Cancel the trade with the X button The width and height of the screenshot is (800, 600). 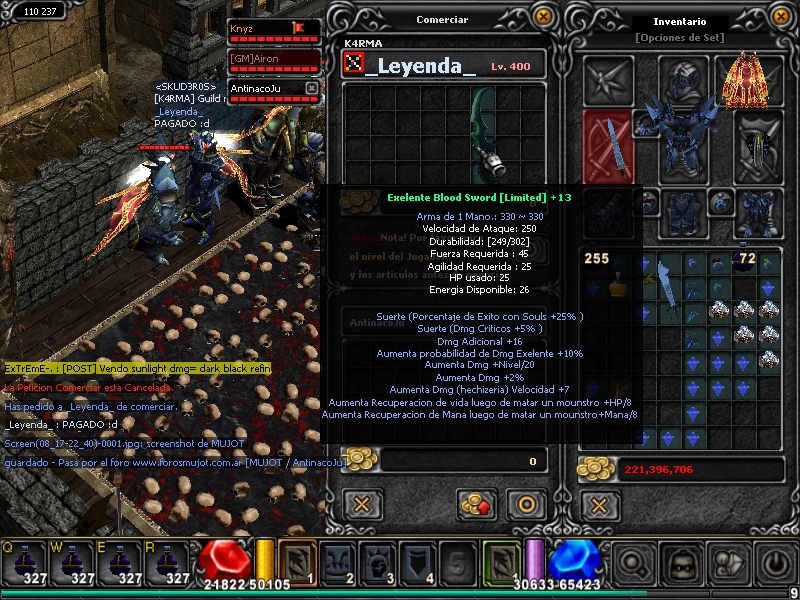coord(362,504)
